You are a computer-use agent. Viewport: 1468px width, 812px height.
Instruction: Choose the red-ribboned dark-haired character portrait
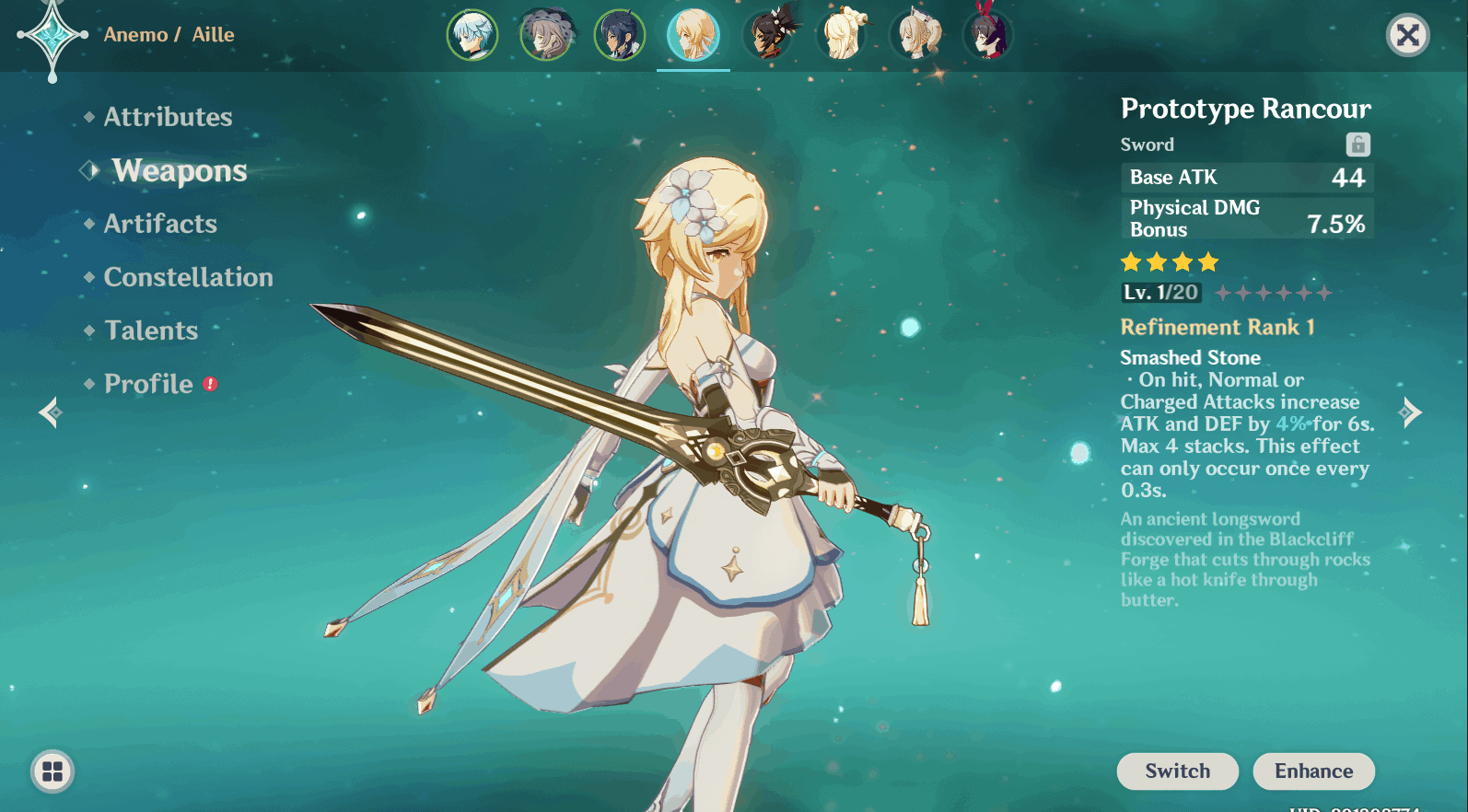(987, 36)
